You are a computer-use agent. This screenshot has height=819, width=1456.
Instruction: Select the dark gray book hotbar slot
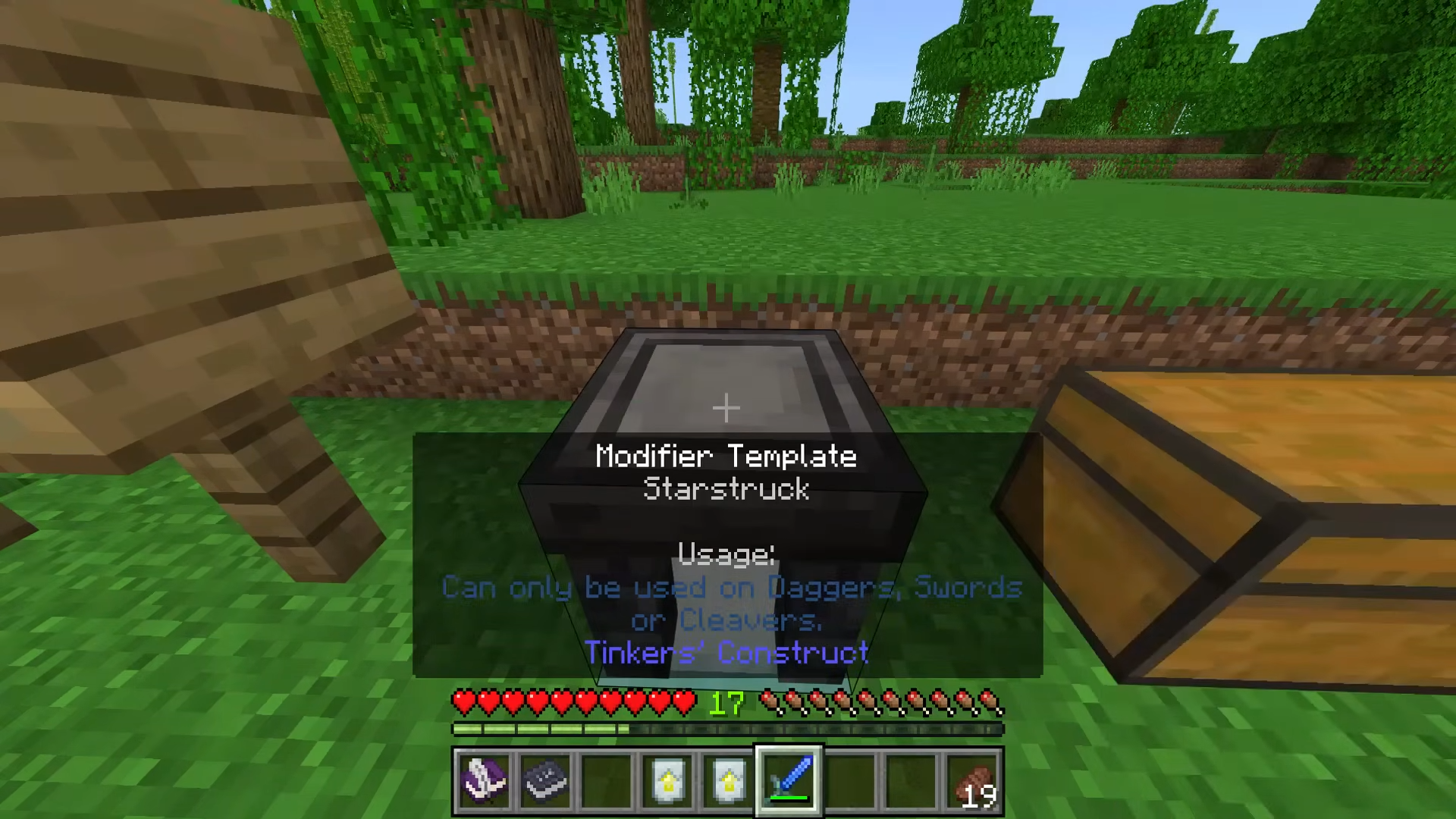point(545,780)
